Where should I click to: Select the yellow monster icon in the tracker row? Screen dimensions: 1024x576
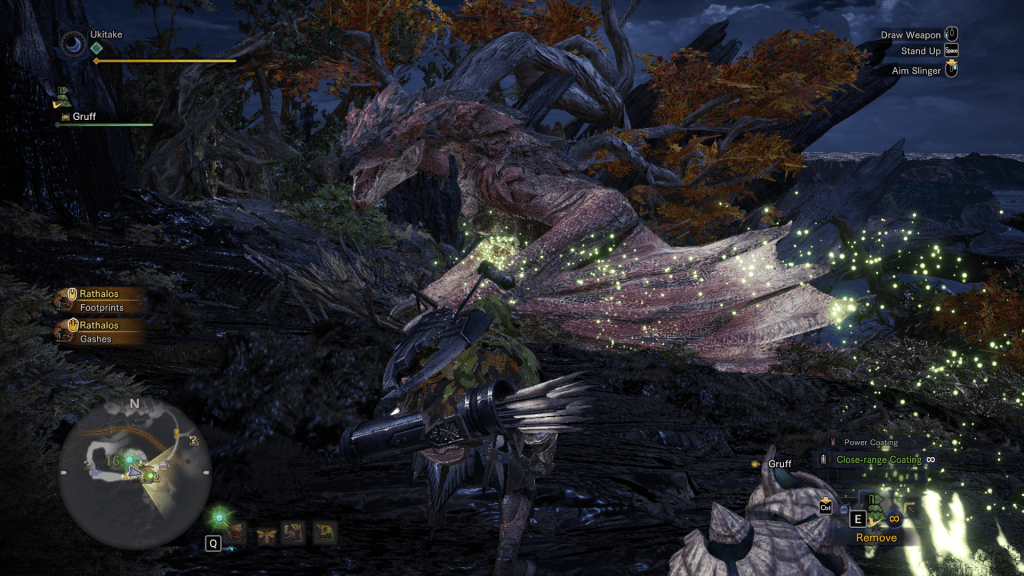[x=323, y=533]
